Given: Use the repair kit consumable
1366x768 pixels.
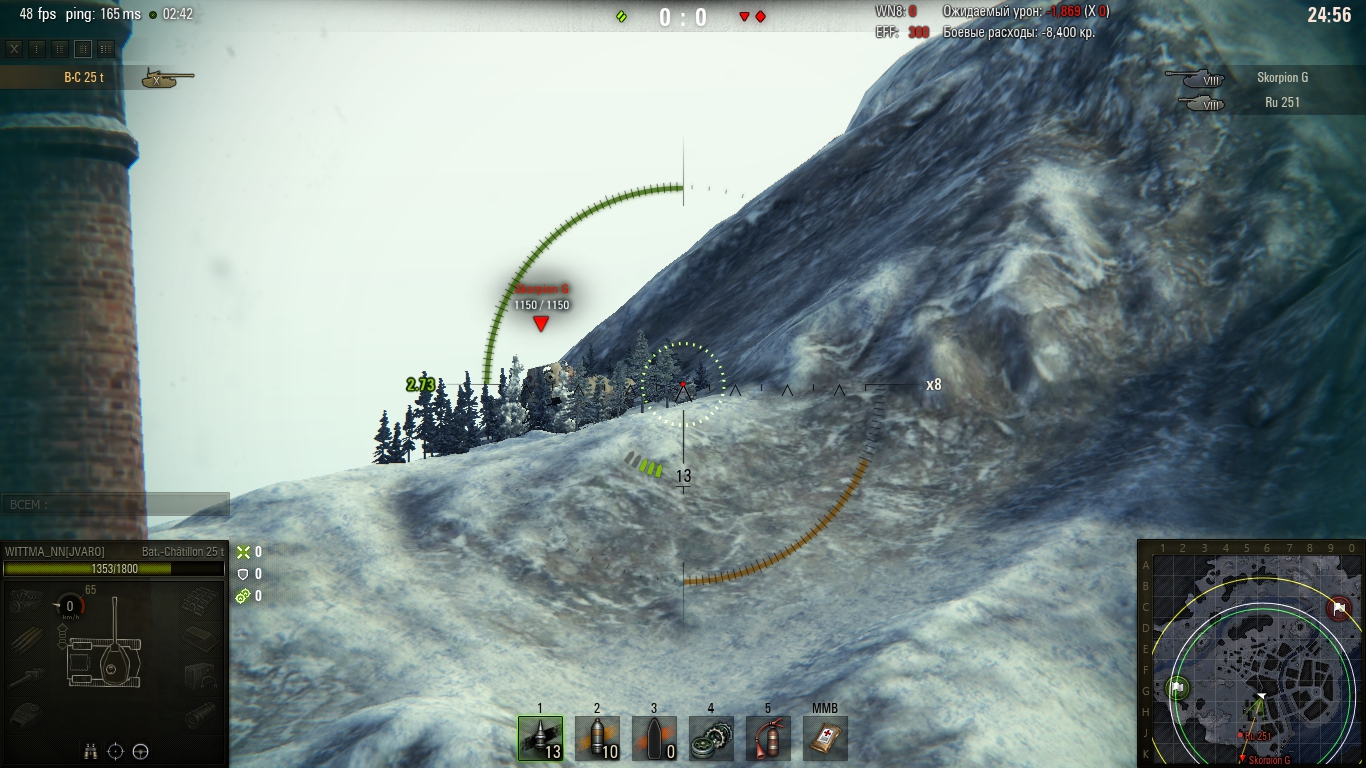Looking at the screenshot, I should pos(711,738).
